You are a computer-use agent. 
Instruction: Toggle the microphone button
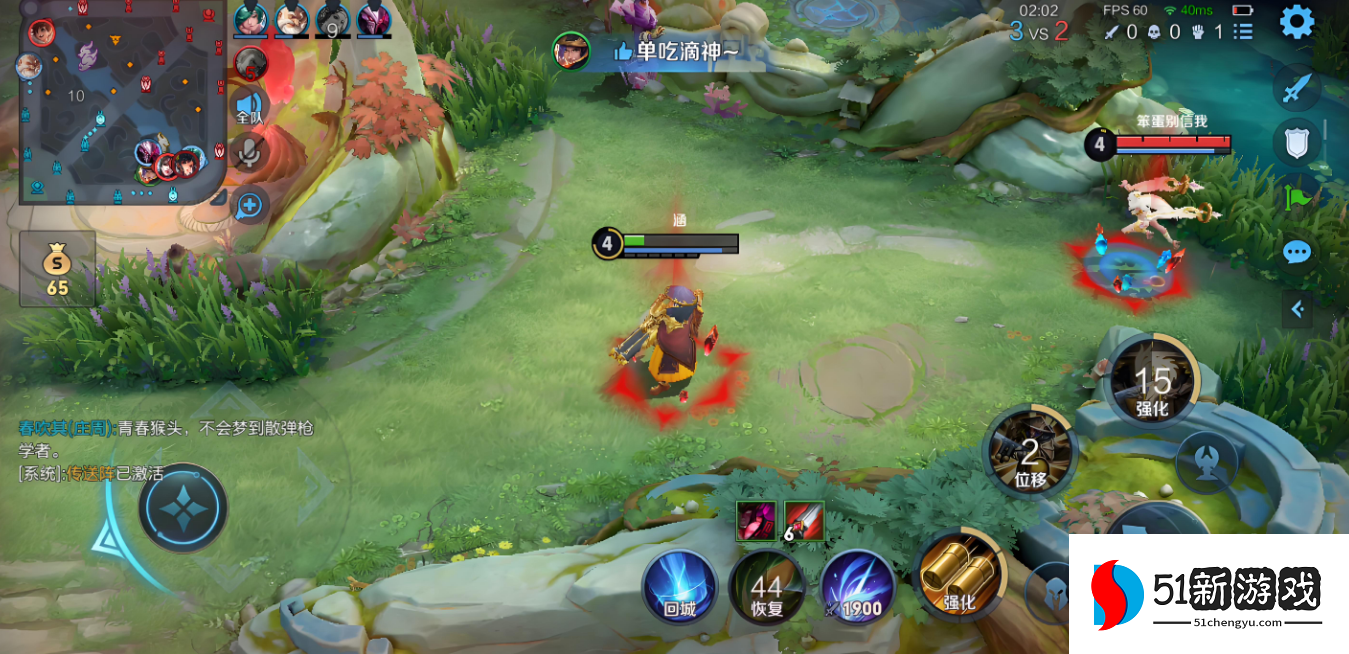(249, 153)
